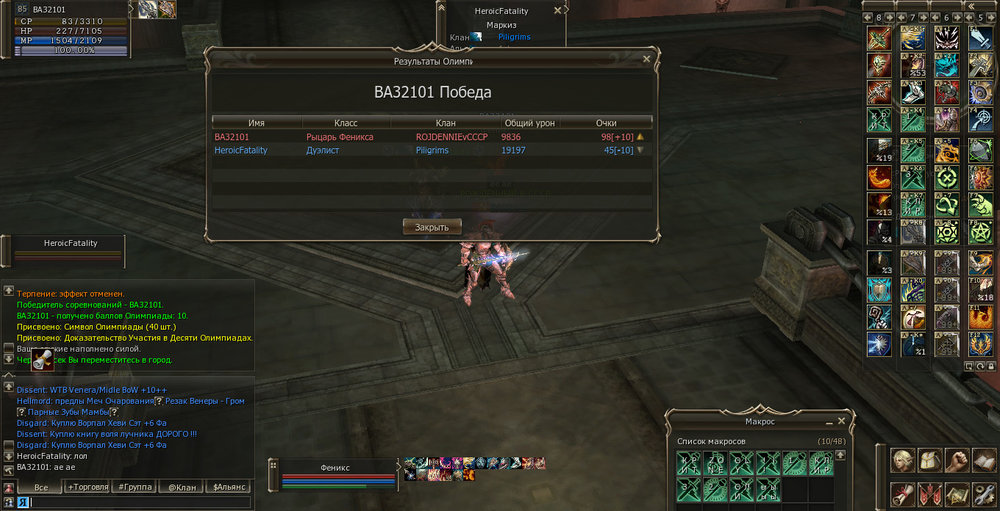1000x511 pixels.
Task: Open the skills book icon
Action: click(984, 461)
